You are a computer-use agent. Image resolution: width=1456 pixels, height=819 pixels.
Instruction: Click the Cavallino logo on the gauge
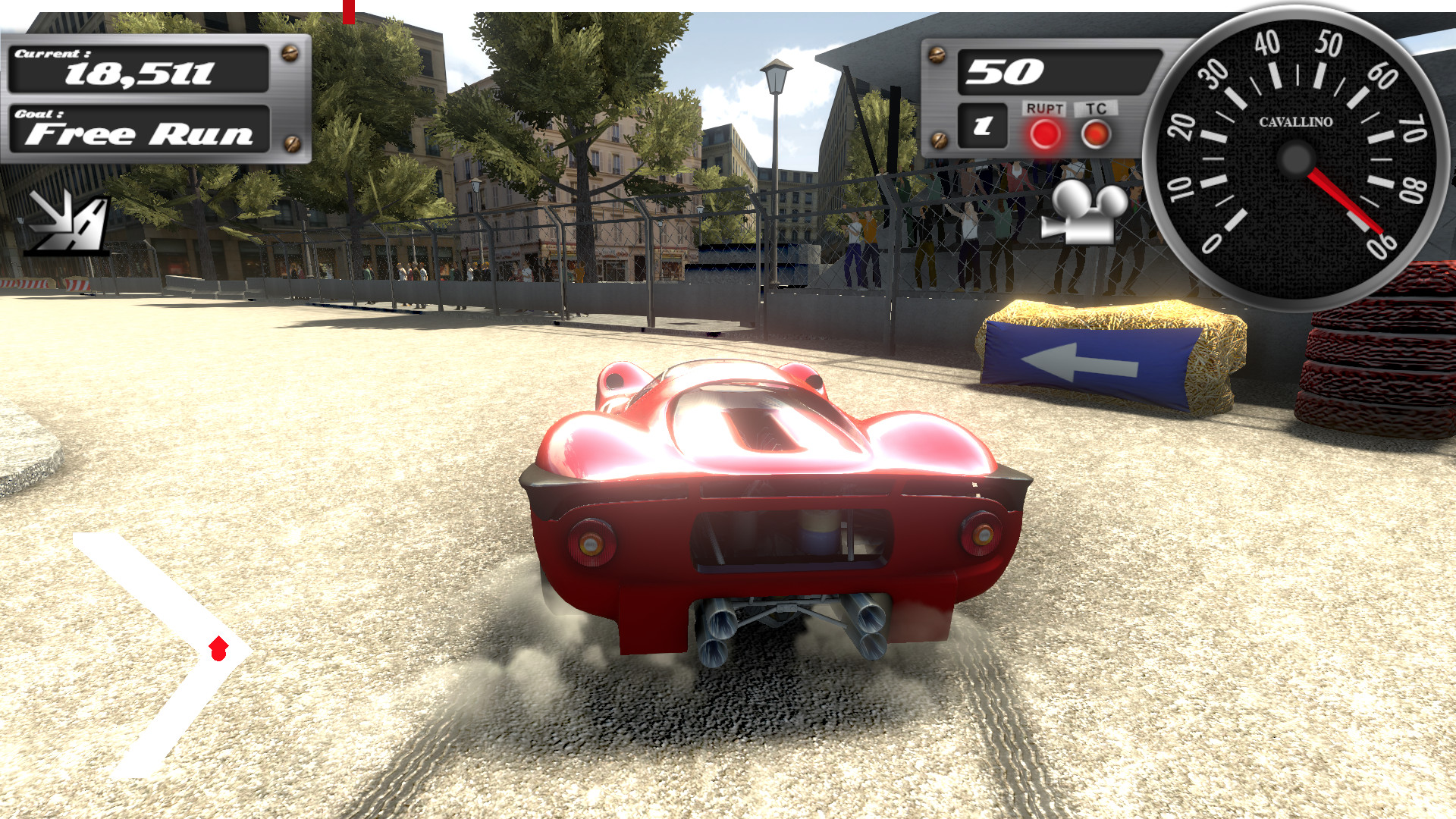coord(1294,121)
